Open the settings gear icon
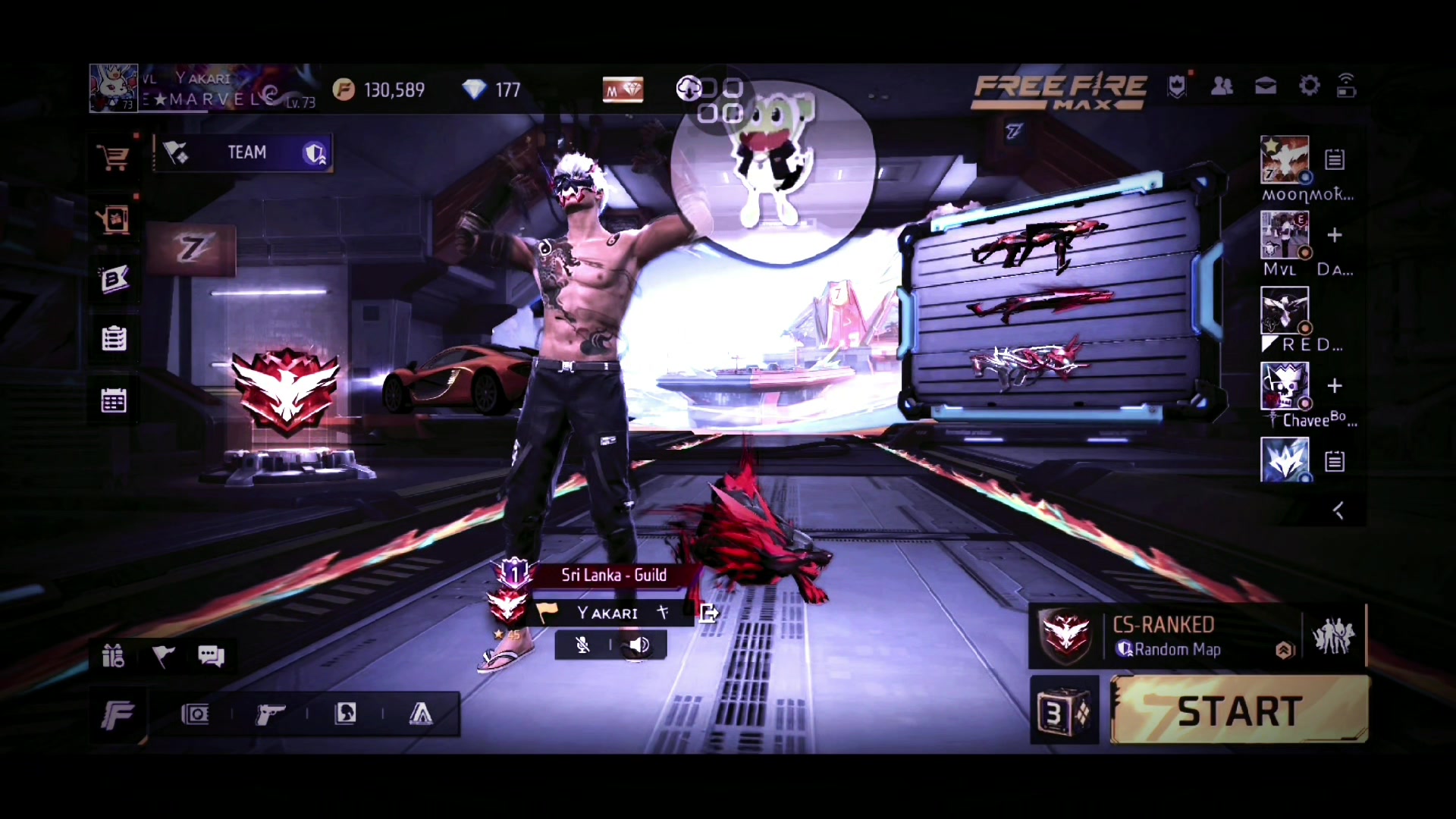Image resolution: width=1456 pixels, height=819 pixels. (x=1309, y=86)
